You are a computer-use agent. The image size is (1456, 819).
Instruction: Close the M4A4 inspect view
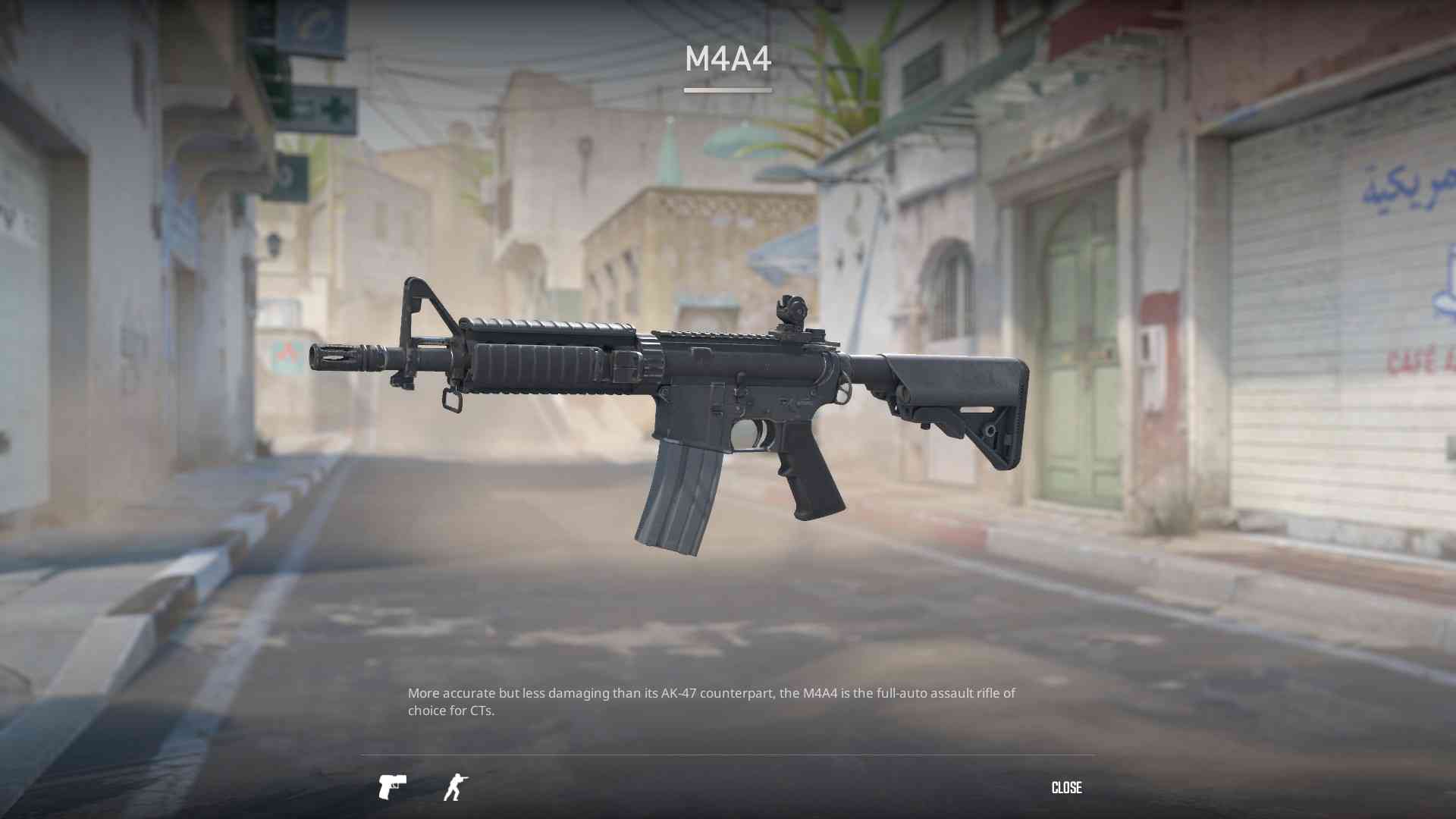click(1066, 788)
